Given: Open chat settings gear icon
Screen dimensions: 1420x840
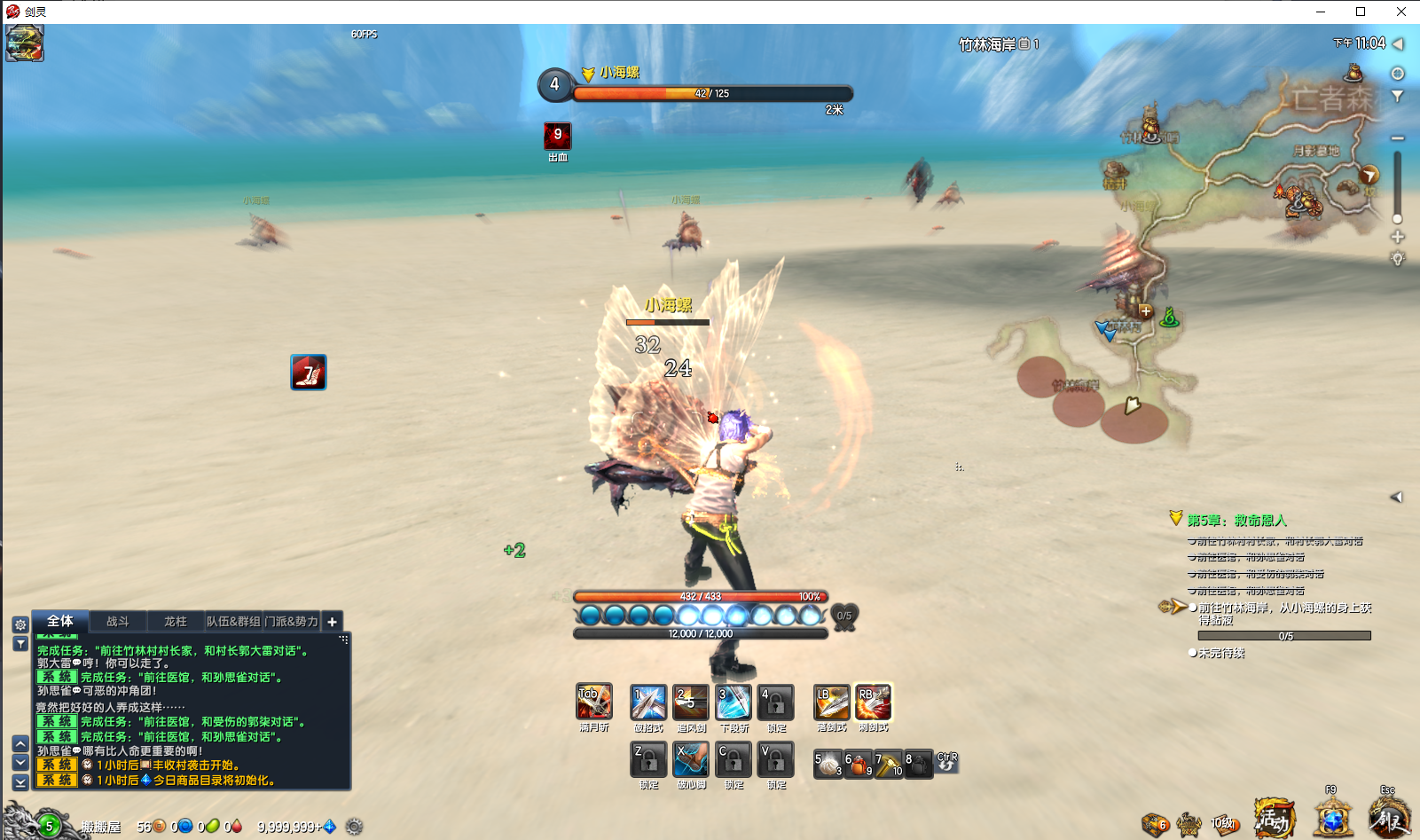Looking at the screenshot, I should 20,624.
